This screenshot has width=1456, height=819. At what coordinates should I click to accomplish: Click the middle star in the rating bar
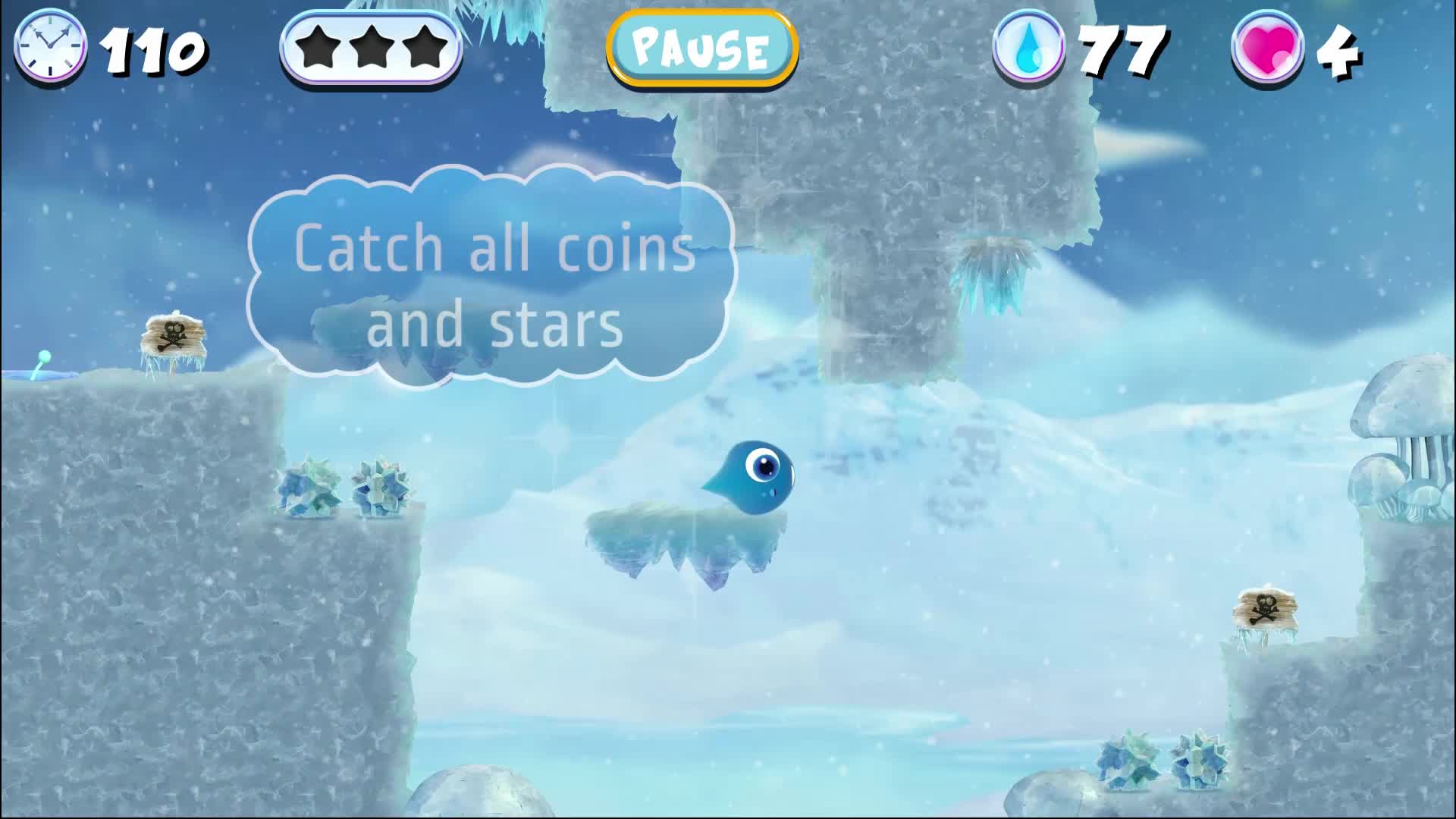pos(371,49)
